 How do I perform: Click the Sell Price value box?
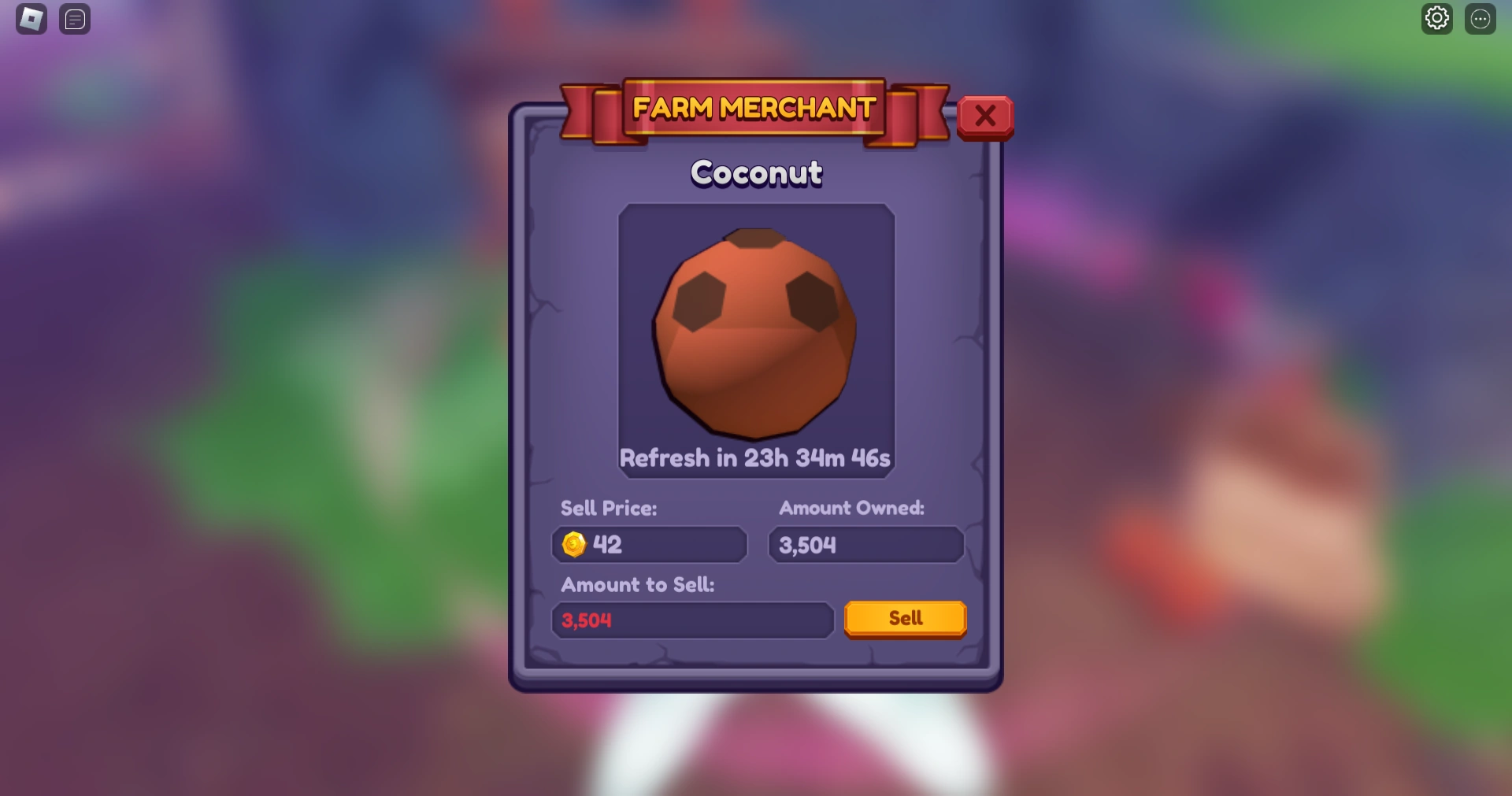[648, 545]
